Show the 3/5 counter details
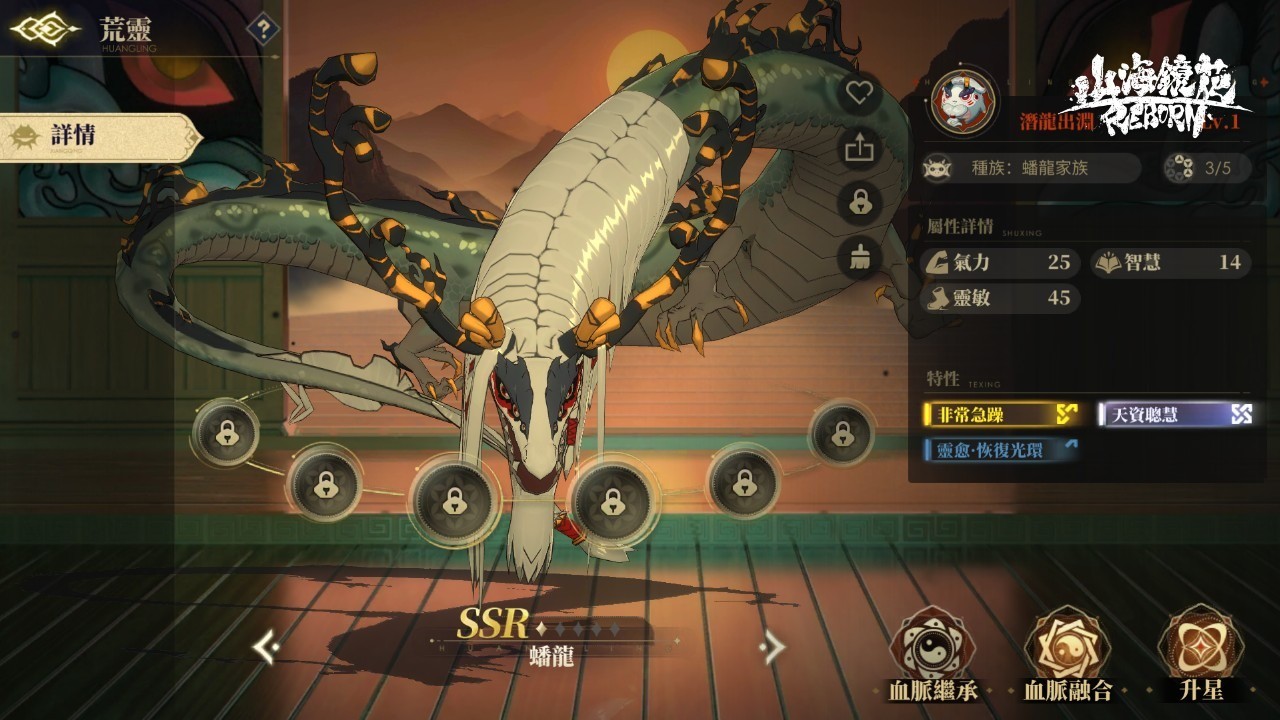Viewport: 1280px width, 720px height. (x=1207, y=168)
